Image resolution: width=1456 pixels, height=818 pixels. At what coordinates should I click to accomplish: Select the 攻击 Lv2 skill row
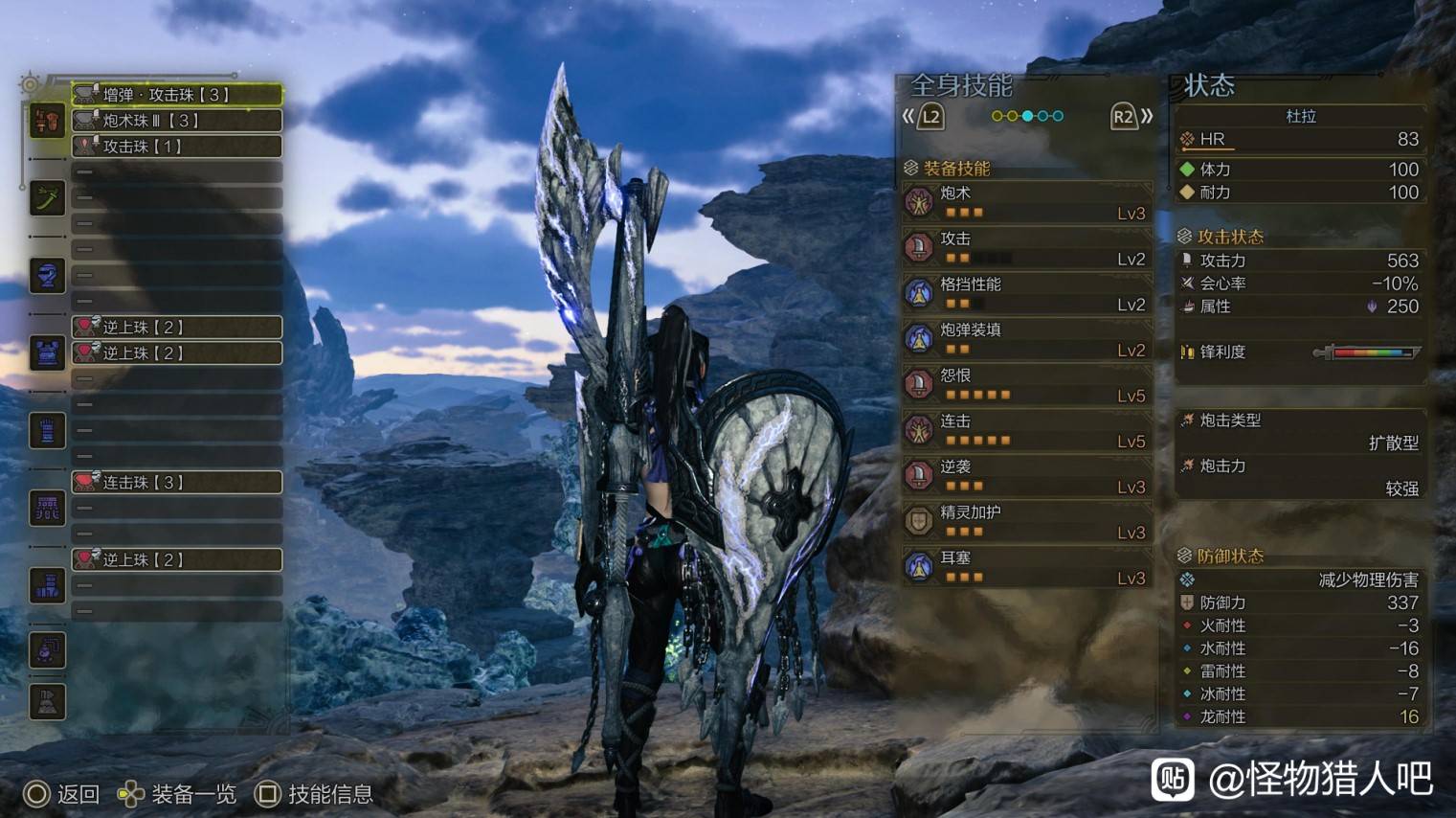[x=1026, y=248]
